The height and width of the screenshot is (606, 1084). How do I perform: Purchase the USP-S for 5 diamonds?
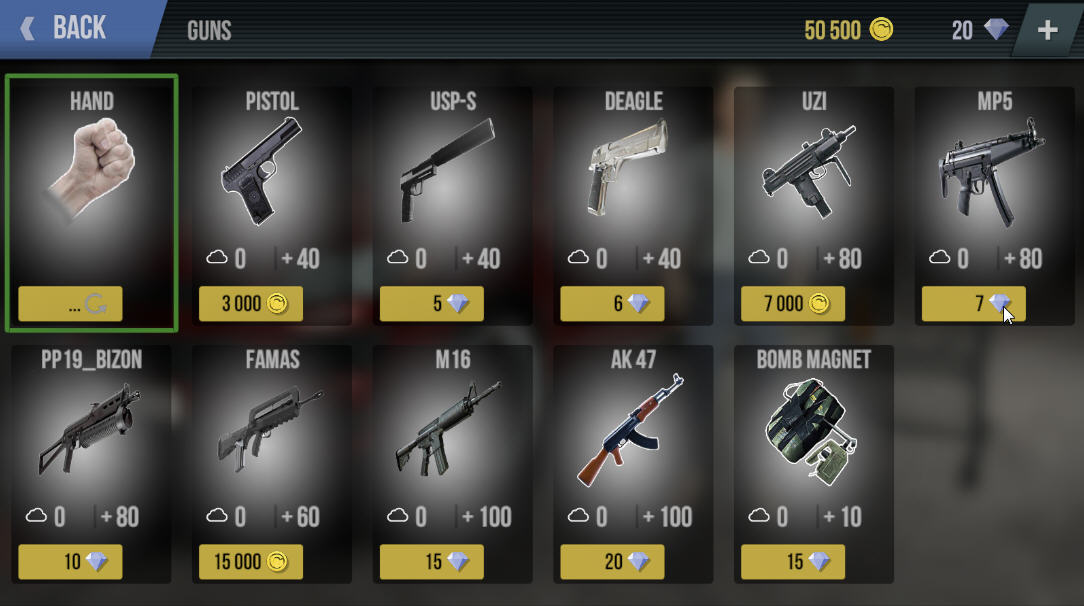tap(432, 304)
